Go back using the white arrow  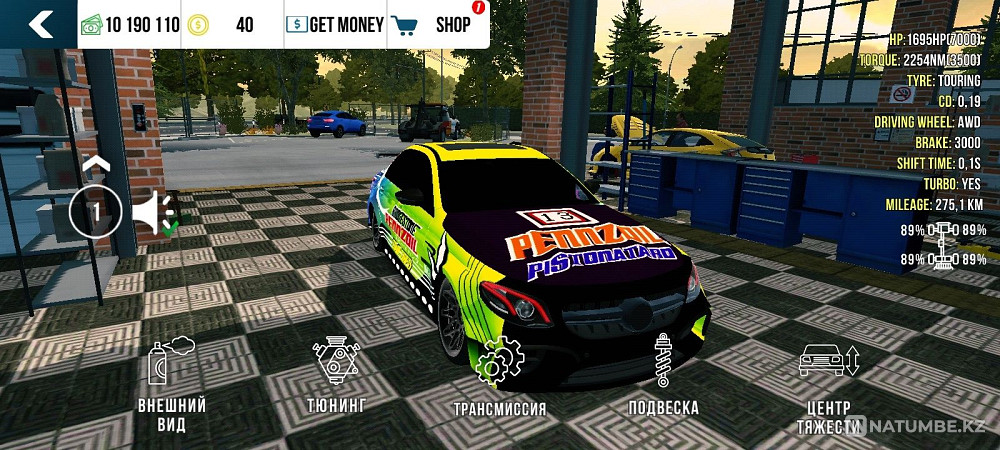point(39,24)
